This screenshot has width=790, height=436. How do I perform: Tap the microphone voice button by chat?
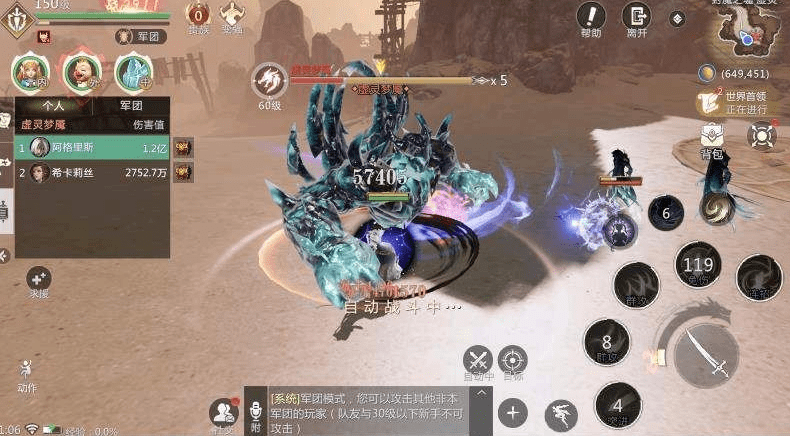(256, 413)
